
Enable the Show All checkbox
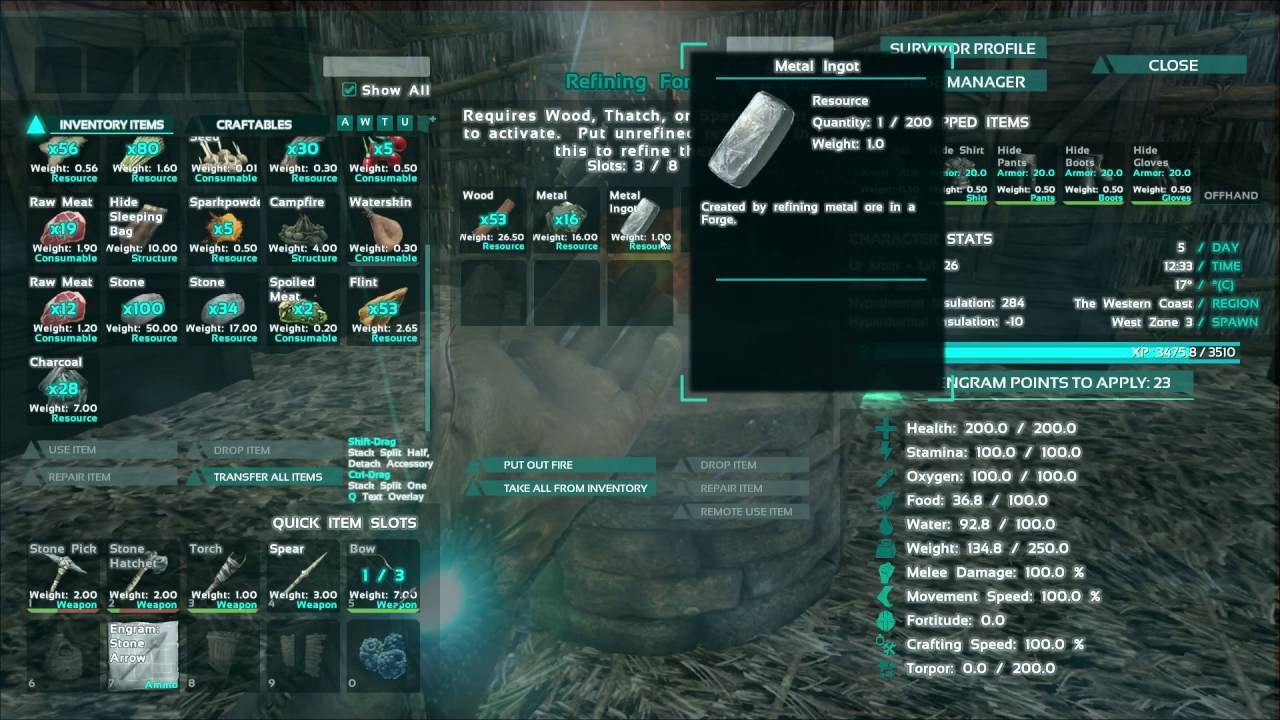coord(349,89)
